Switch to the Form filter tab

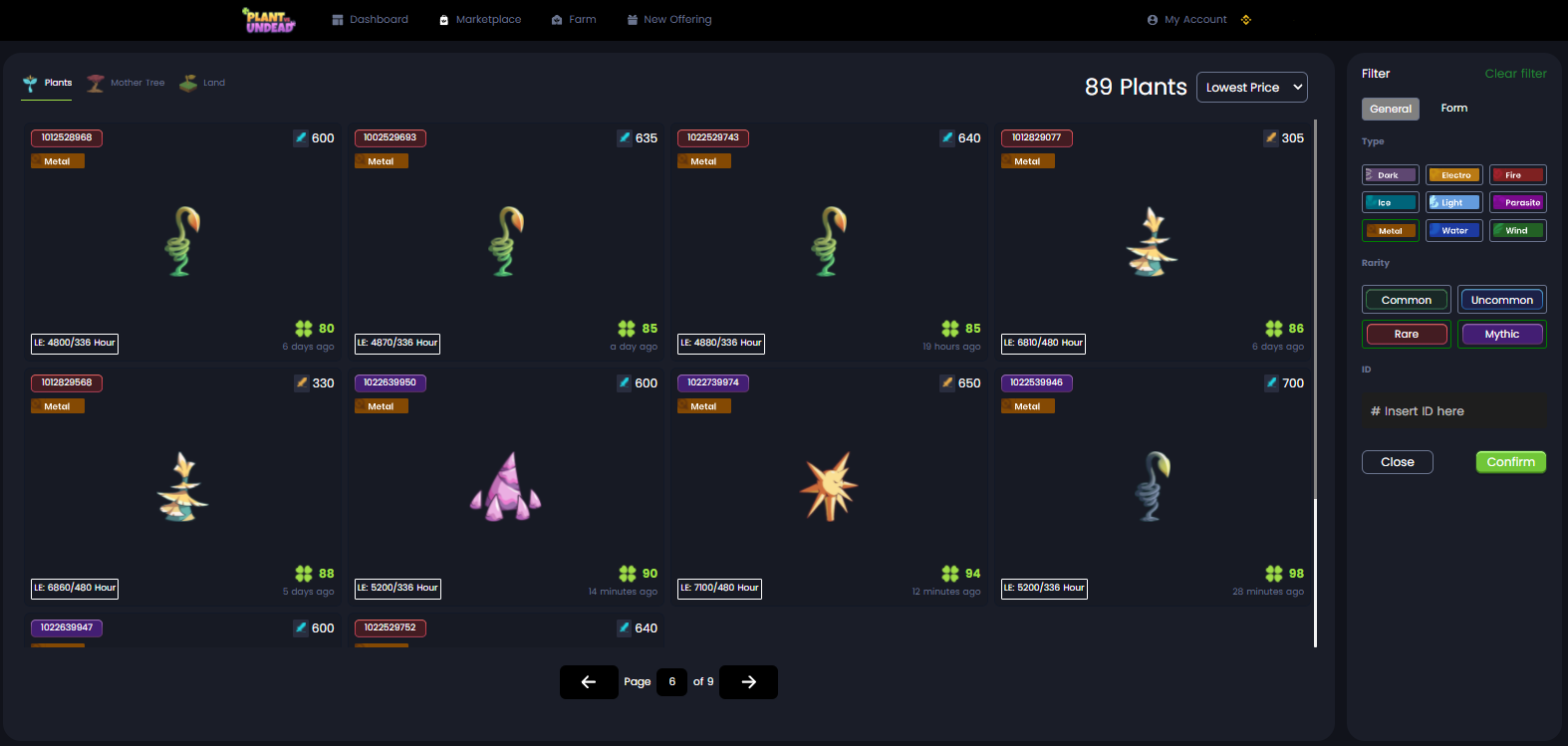tap(1453, 109)
